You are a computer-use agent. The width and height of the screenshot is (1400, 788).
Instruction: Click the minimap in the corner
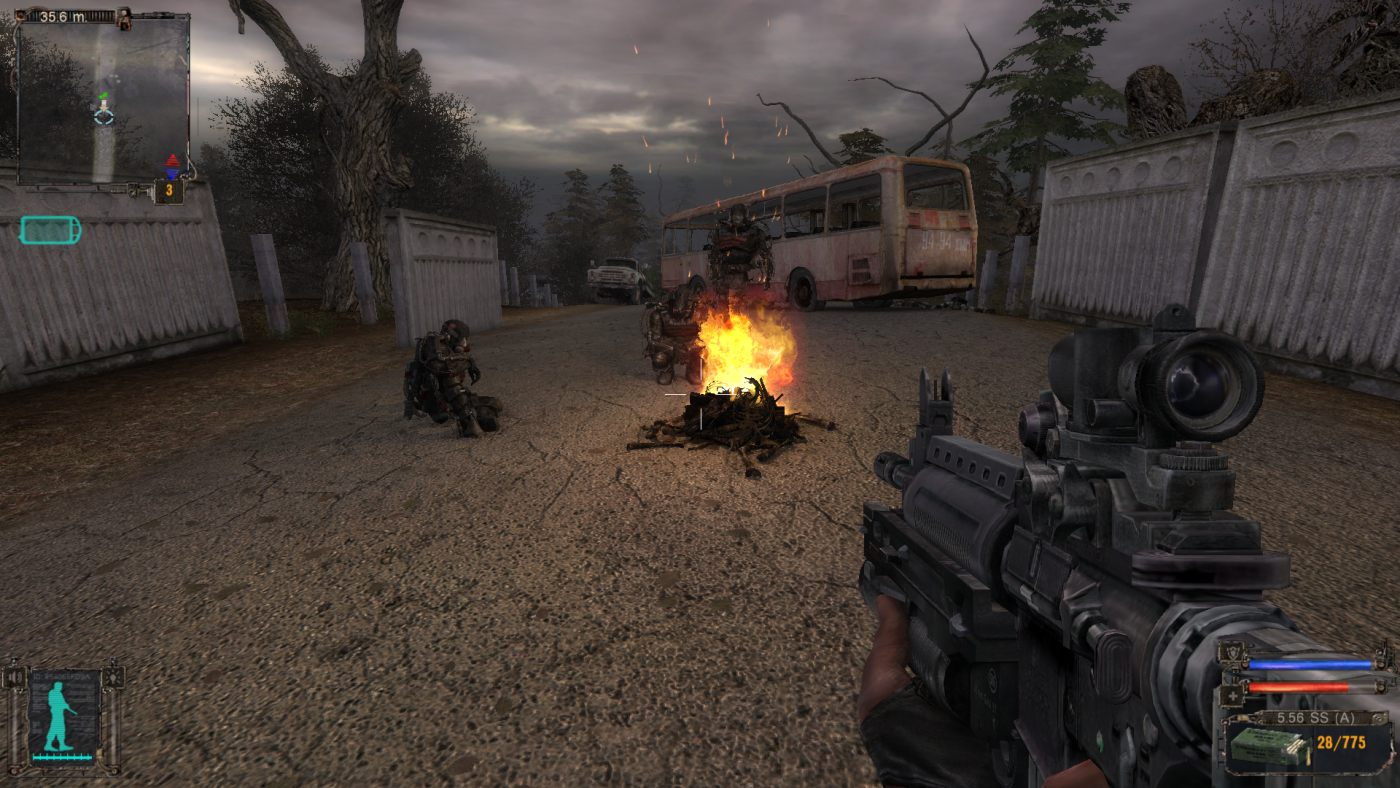pyautogui.click(x=103, y=100)
